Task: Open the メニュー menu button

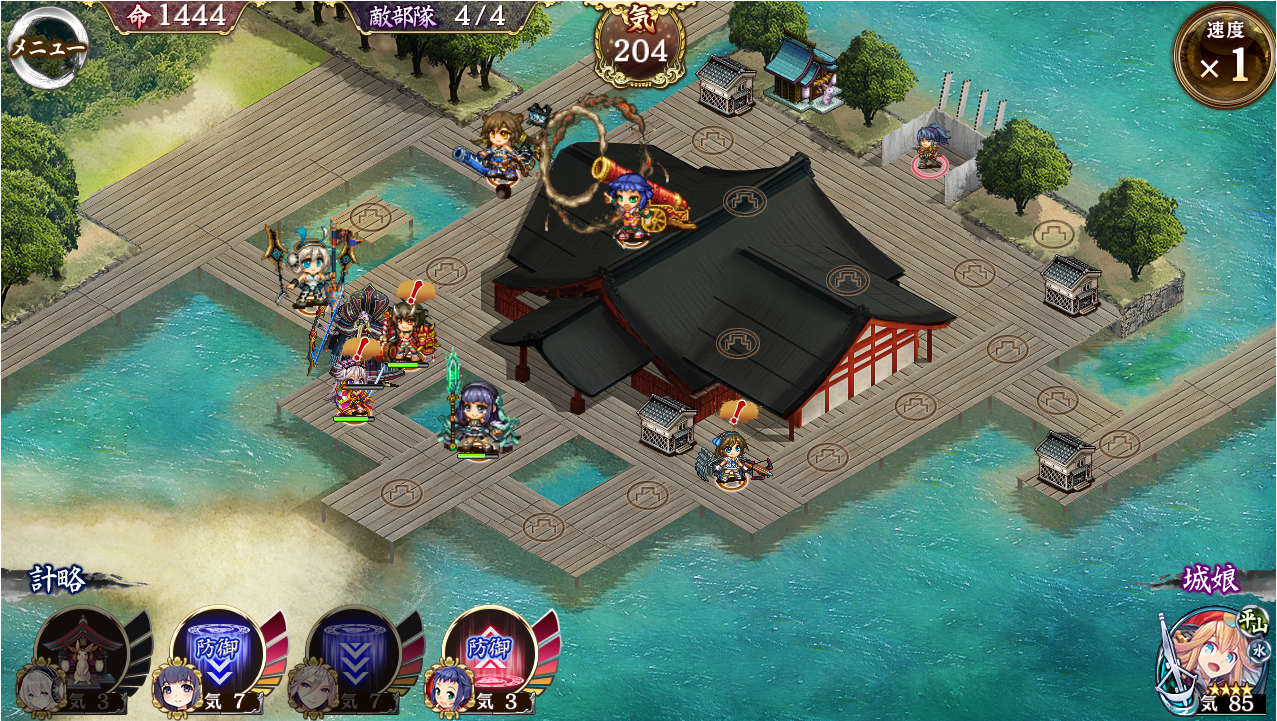Action: tap(47, 46)
